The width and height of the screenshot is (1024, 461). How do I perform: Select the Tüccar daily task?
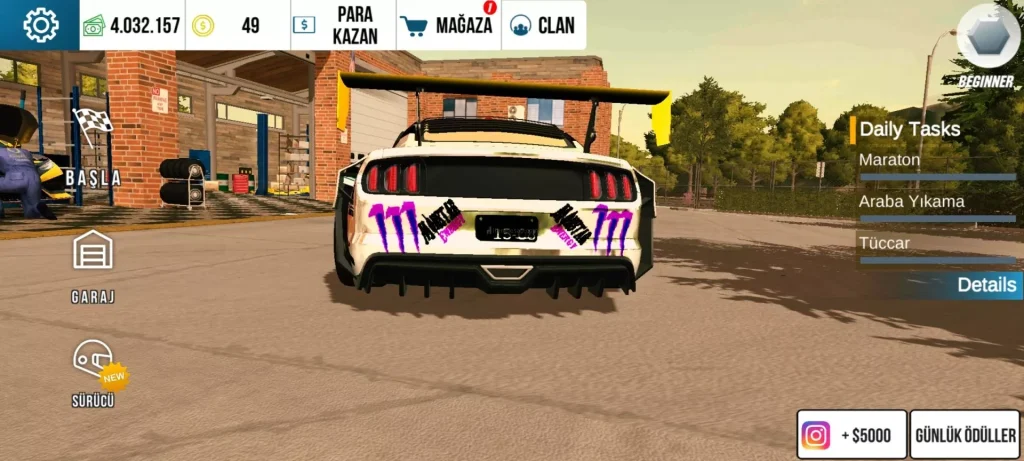click(934, 244)
